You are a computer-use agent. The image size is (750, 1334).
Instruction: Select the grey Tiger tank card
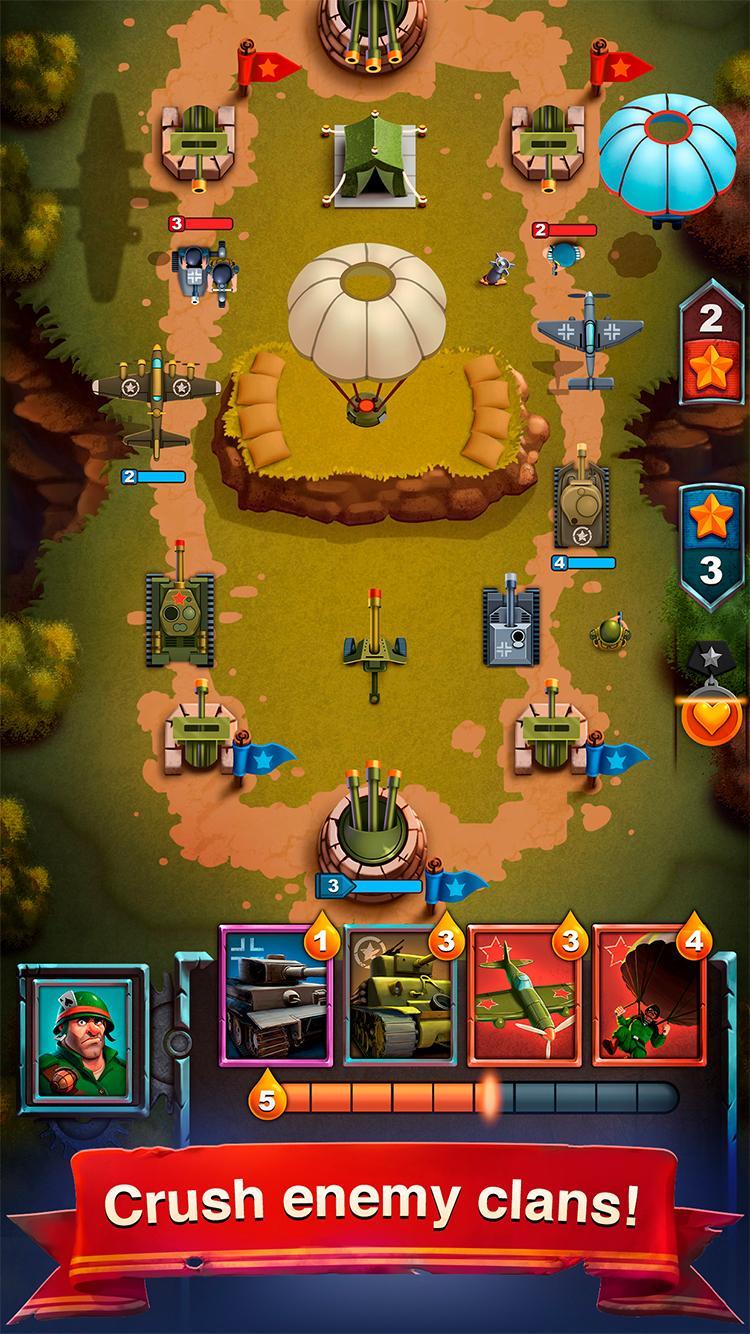(275, 994)
